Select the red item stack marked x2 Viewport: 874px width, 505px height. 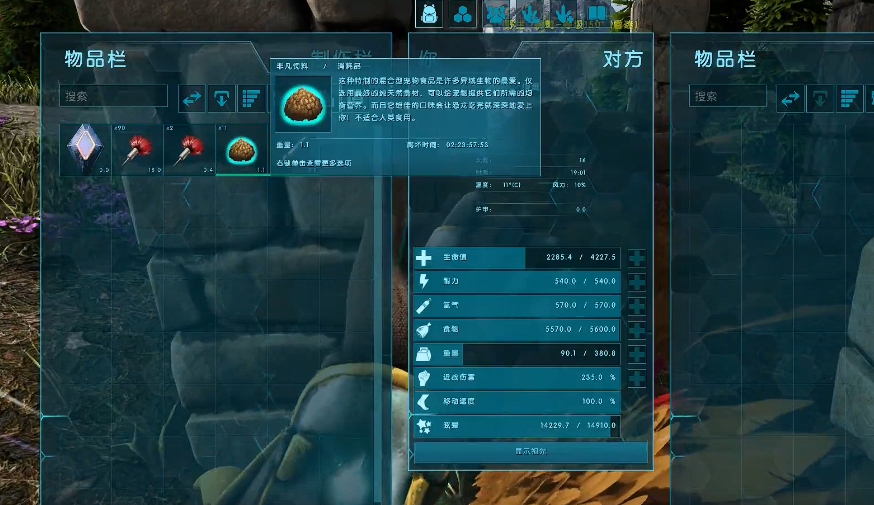188,149
